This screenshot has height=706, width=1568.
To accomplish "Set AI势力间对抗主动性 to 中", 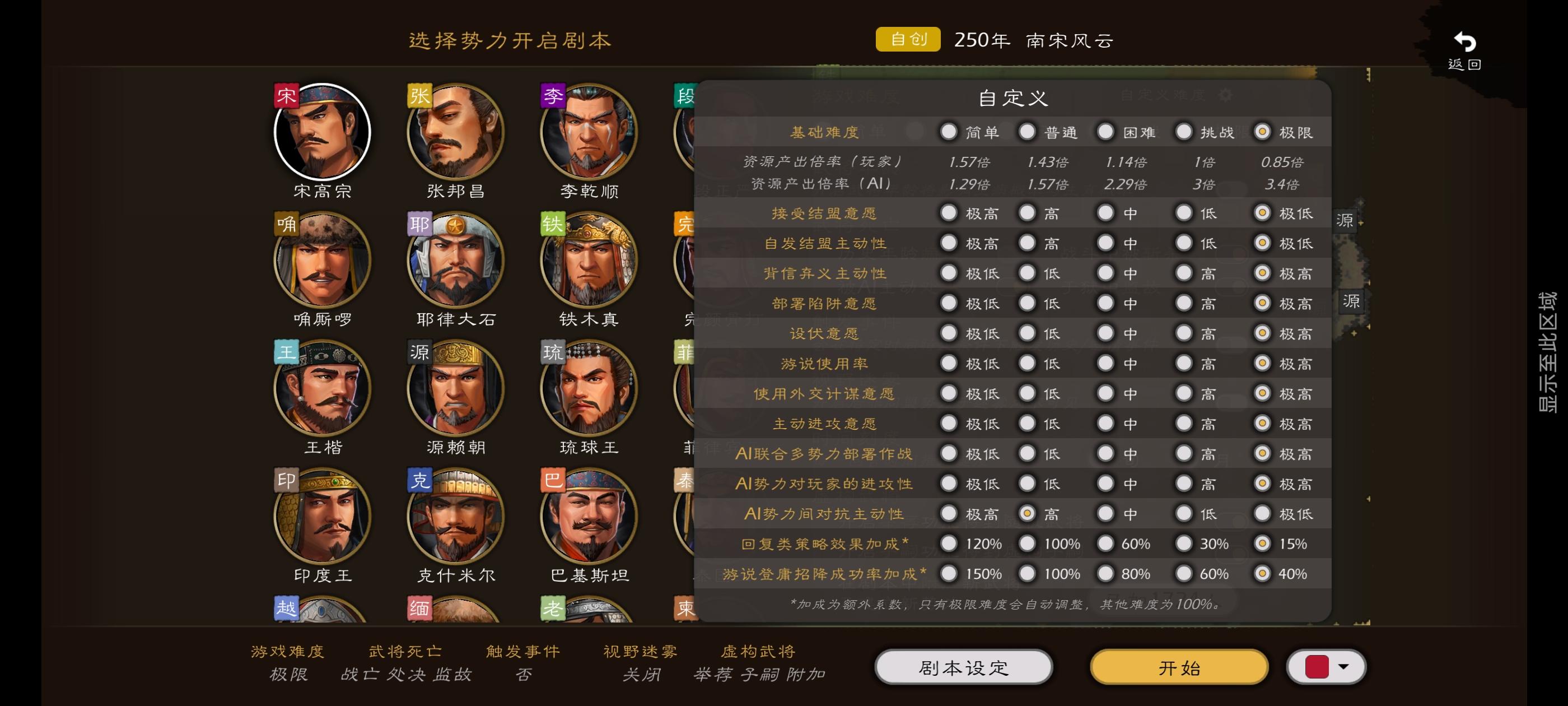I will point(1106,513).
